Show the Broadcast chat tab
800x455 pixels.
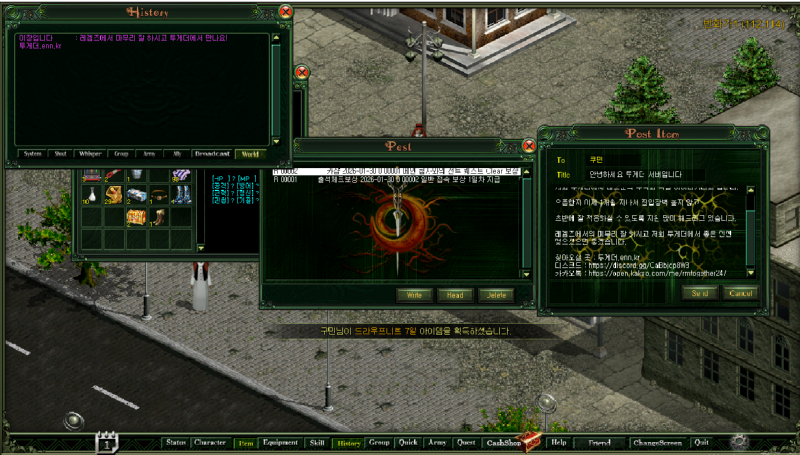(211, 154)
